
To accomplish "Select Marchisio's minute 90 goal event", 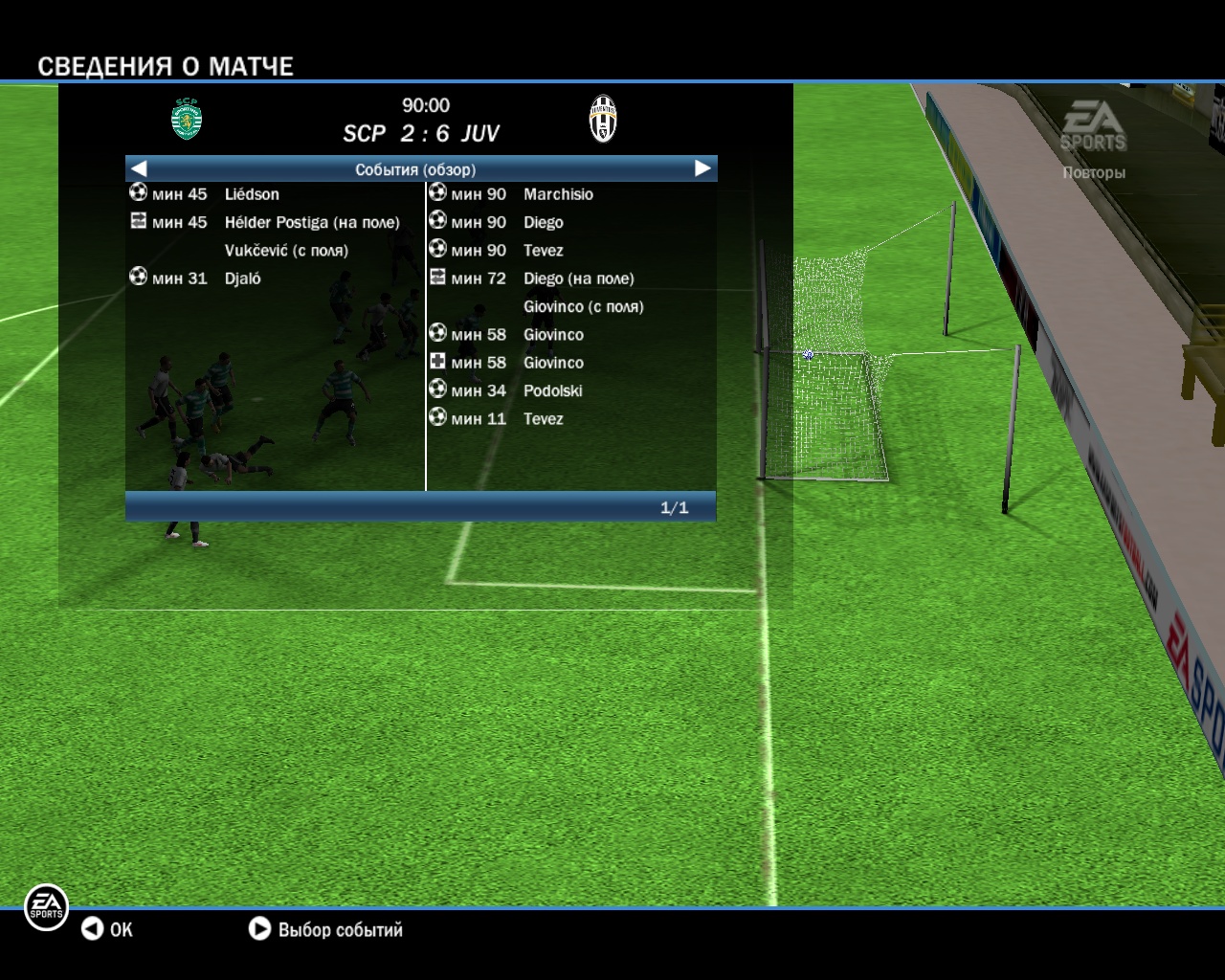I will tap(558, 194).
